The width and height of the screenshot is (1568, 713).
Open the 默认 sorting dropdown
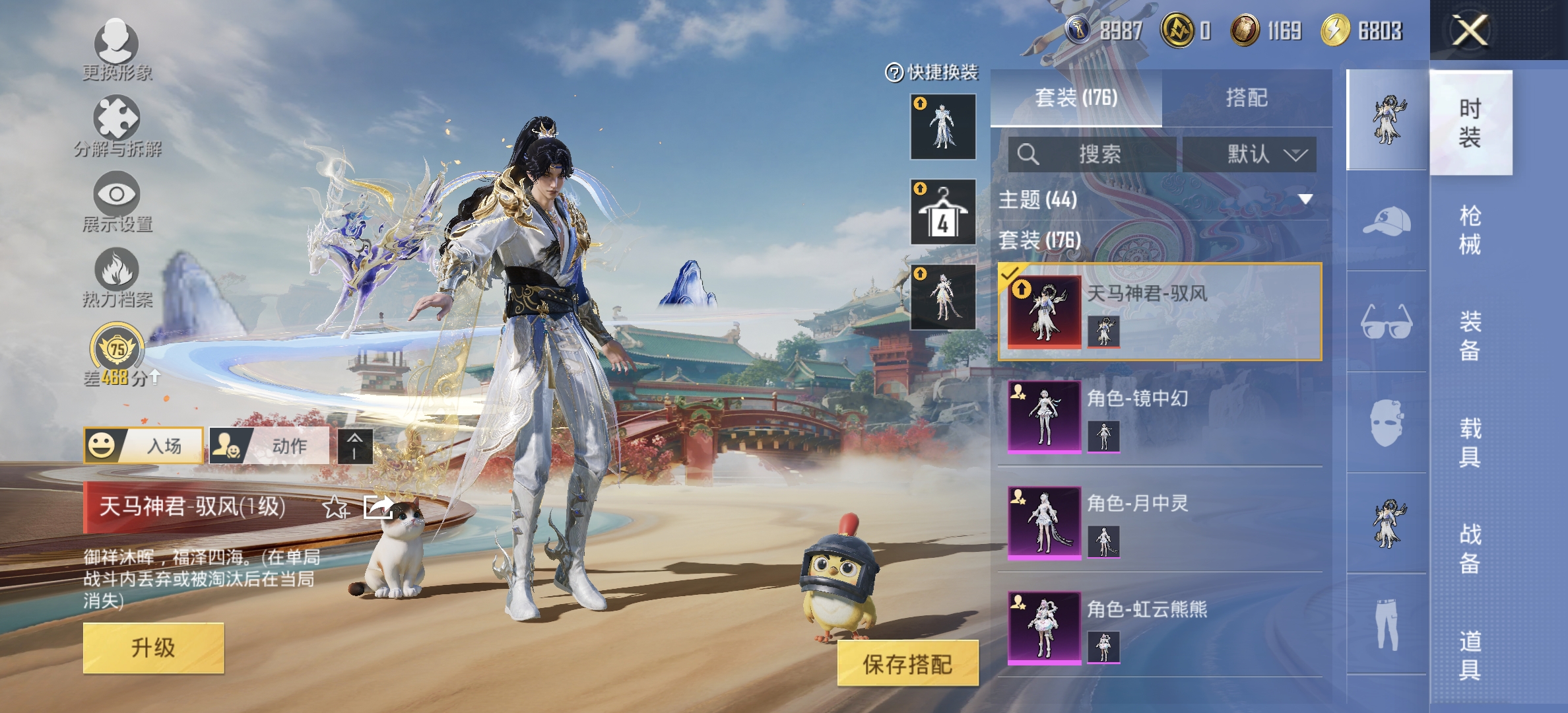pos(1251,156)
